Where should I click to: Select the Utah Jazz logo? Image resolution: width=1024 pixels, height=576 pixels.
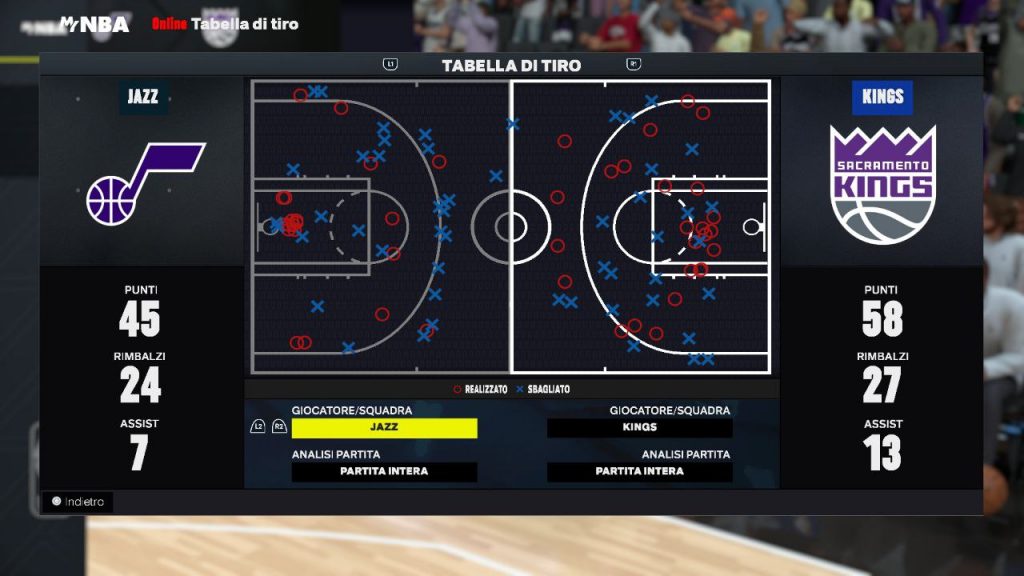point(143,185)
